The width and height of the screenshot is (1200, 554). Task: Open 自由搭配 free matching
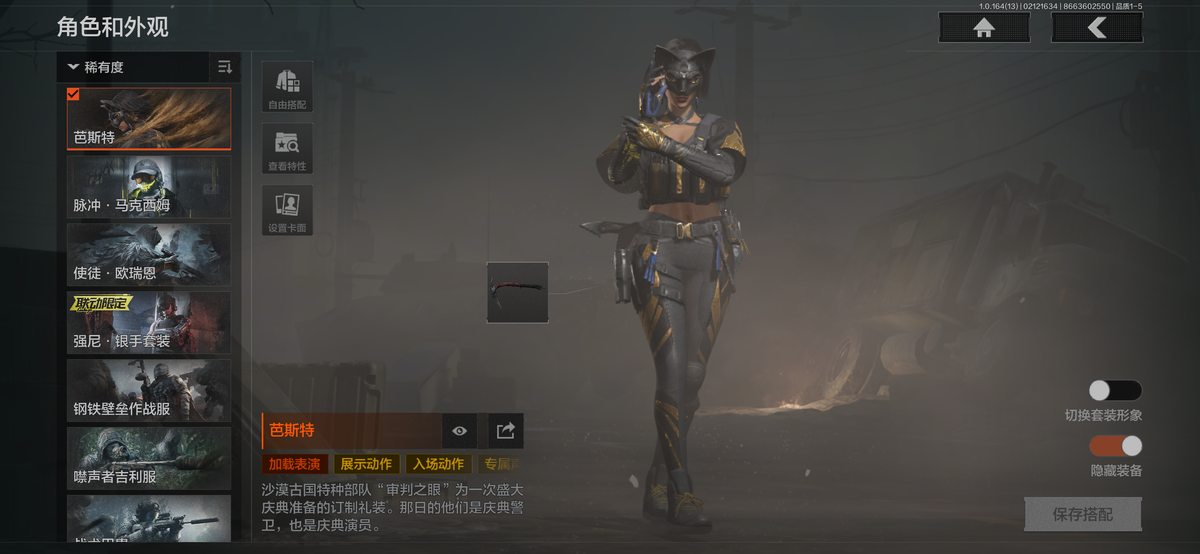[287, 87]
